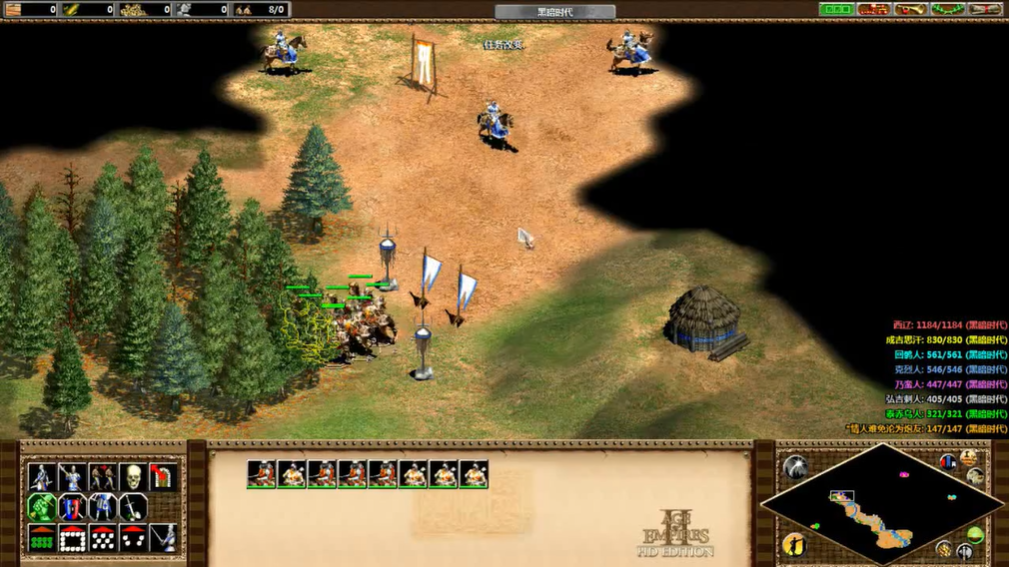This screenshot has width=1009, height=567.
Task: Click the skull delete-unit command
Action: click(133, 478)
